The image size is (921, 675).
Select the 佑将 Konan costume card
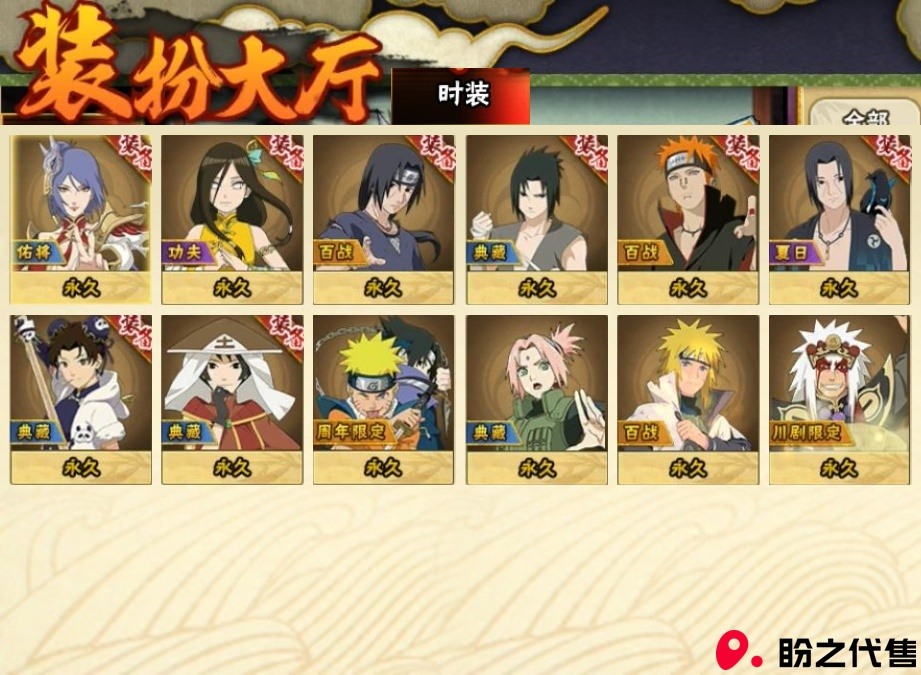(81, 218)
